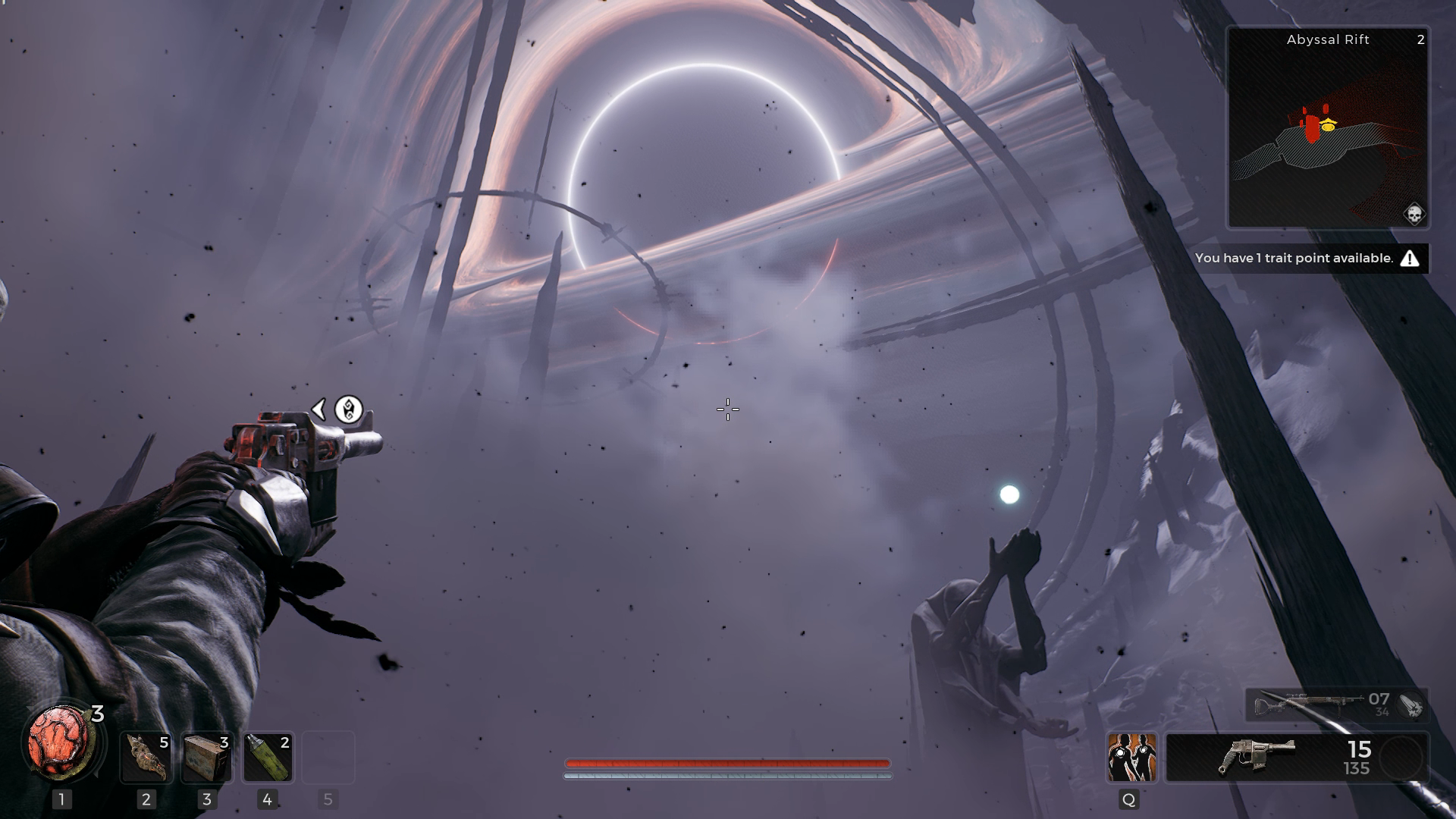Click the skull icon on the minimap
The width and height of the screenshot is (1456, 819).
[x=1414, y=214]
